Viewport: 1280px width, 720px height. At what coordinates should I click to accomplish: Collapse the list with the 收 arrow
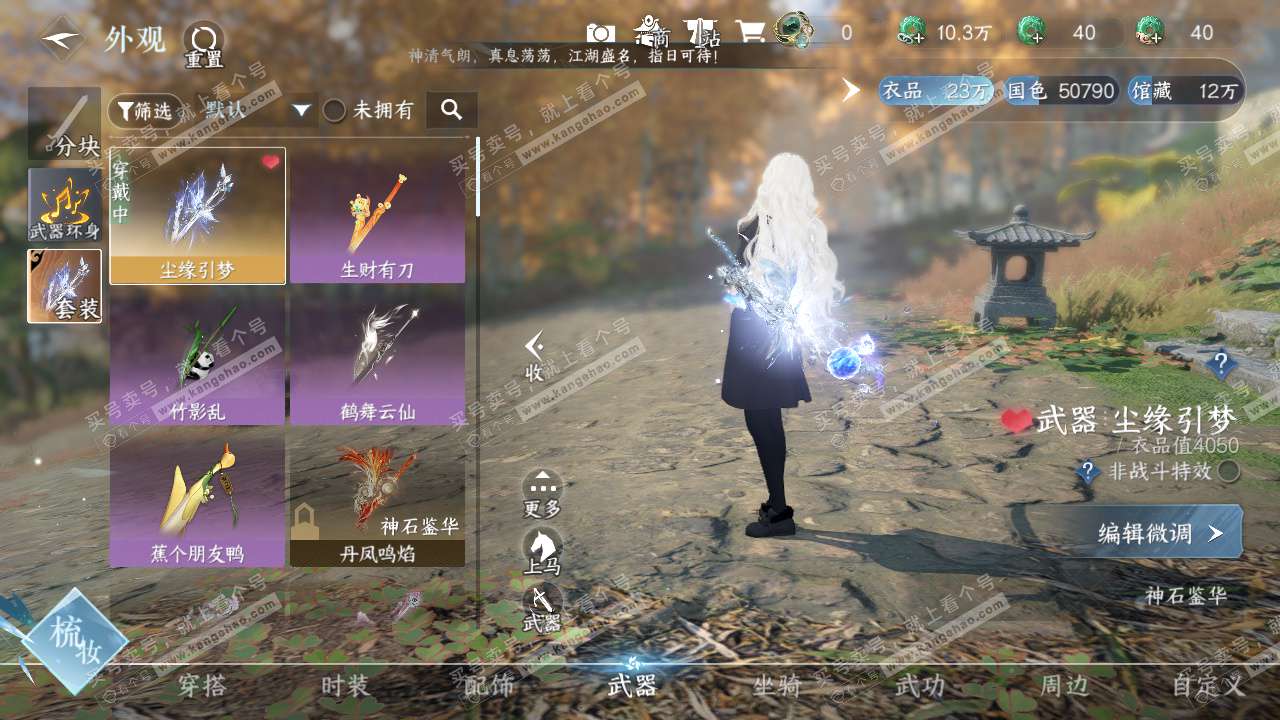[x=535, y=357]
